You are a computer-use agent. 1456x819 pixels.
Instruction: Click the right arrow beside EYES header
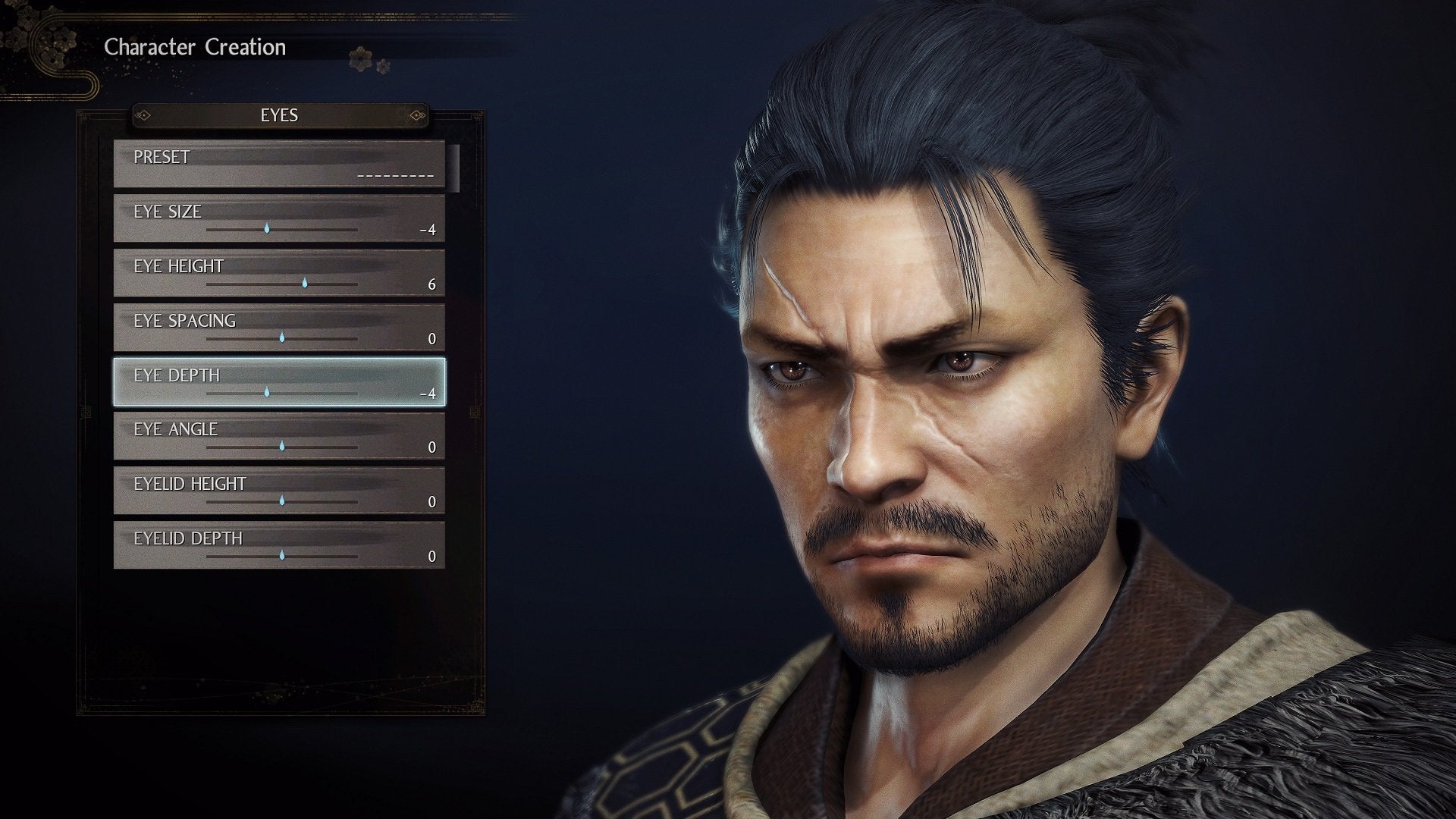click(x=416, y=115)
